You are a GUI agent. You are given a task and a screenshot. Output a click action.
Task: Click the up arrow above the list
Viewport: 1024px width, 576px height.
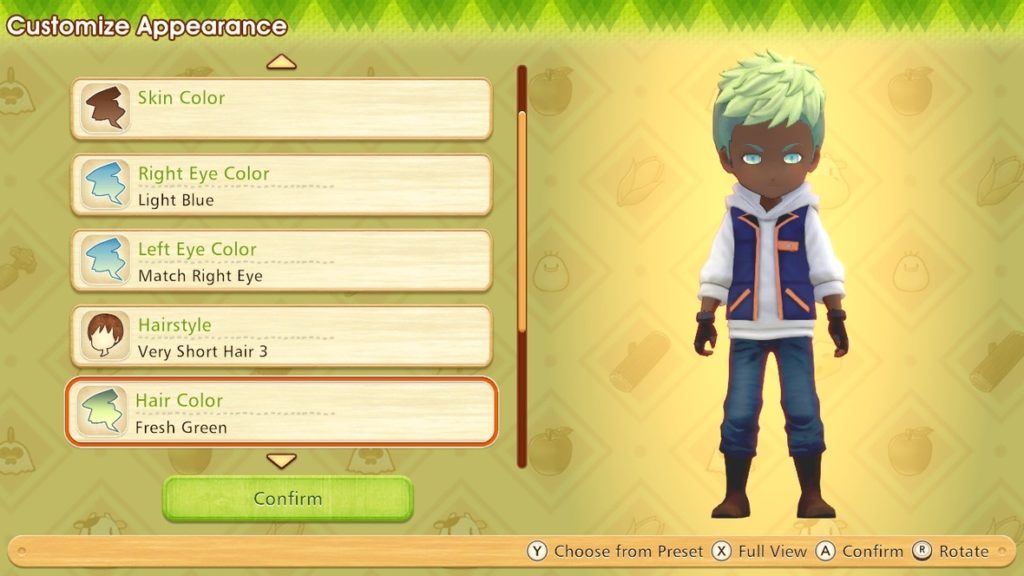[282, 63]
